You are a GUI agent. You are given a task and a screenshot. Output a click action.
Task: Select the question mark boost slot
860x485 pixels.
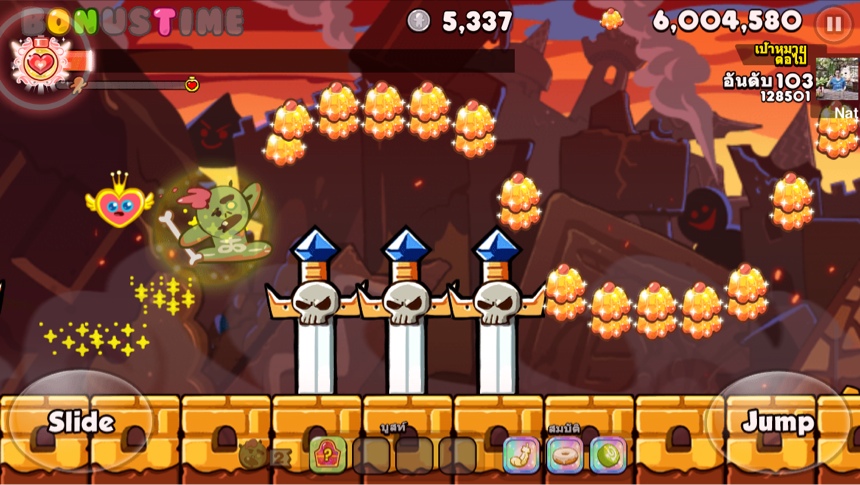click(x=327, y=455)
